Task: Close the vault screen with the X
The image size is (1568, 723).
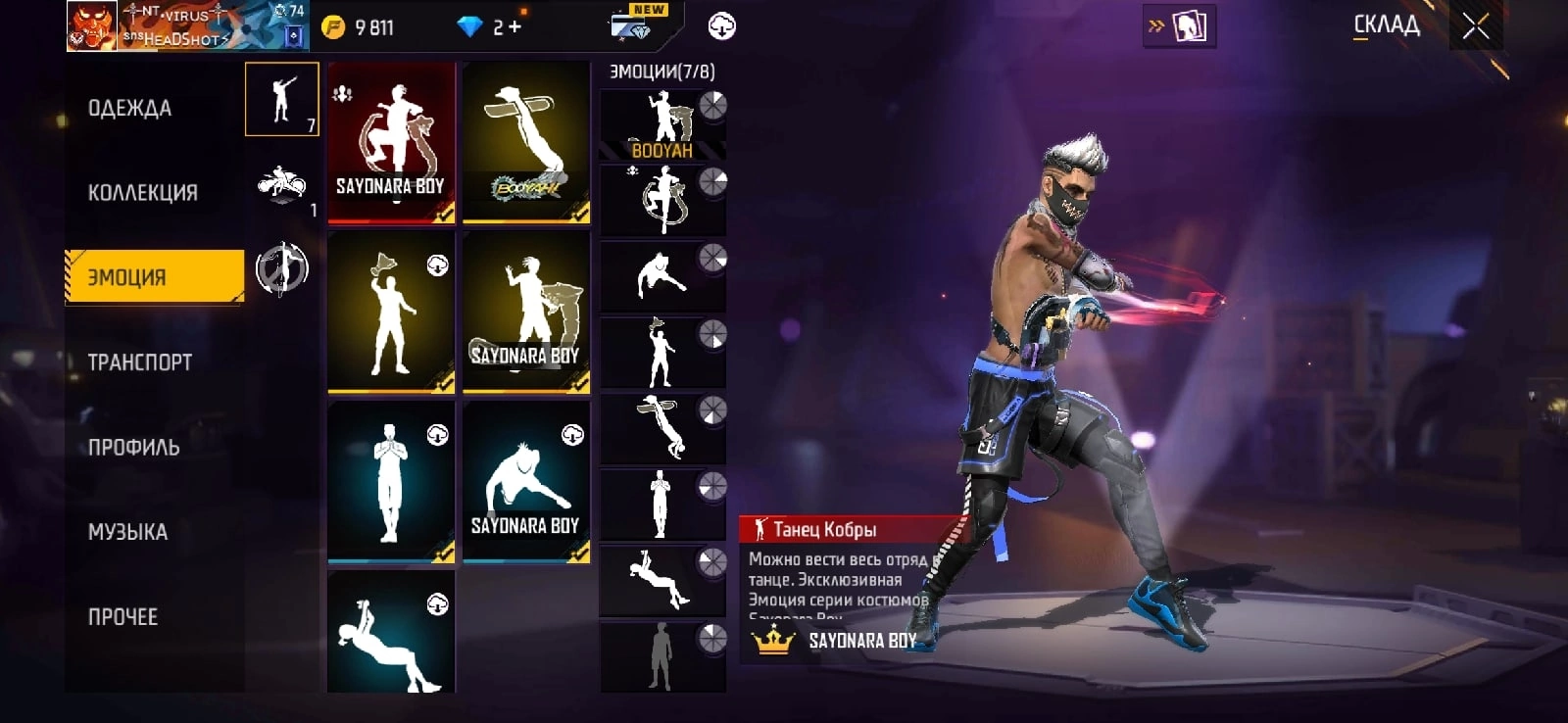Action: (1476, 26)
